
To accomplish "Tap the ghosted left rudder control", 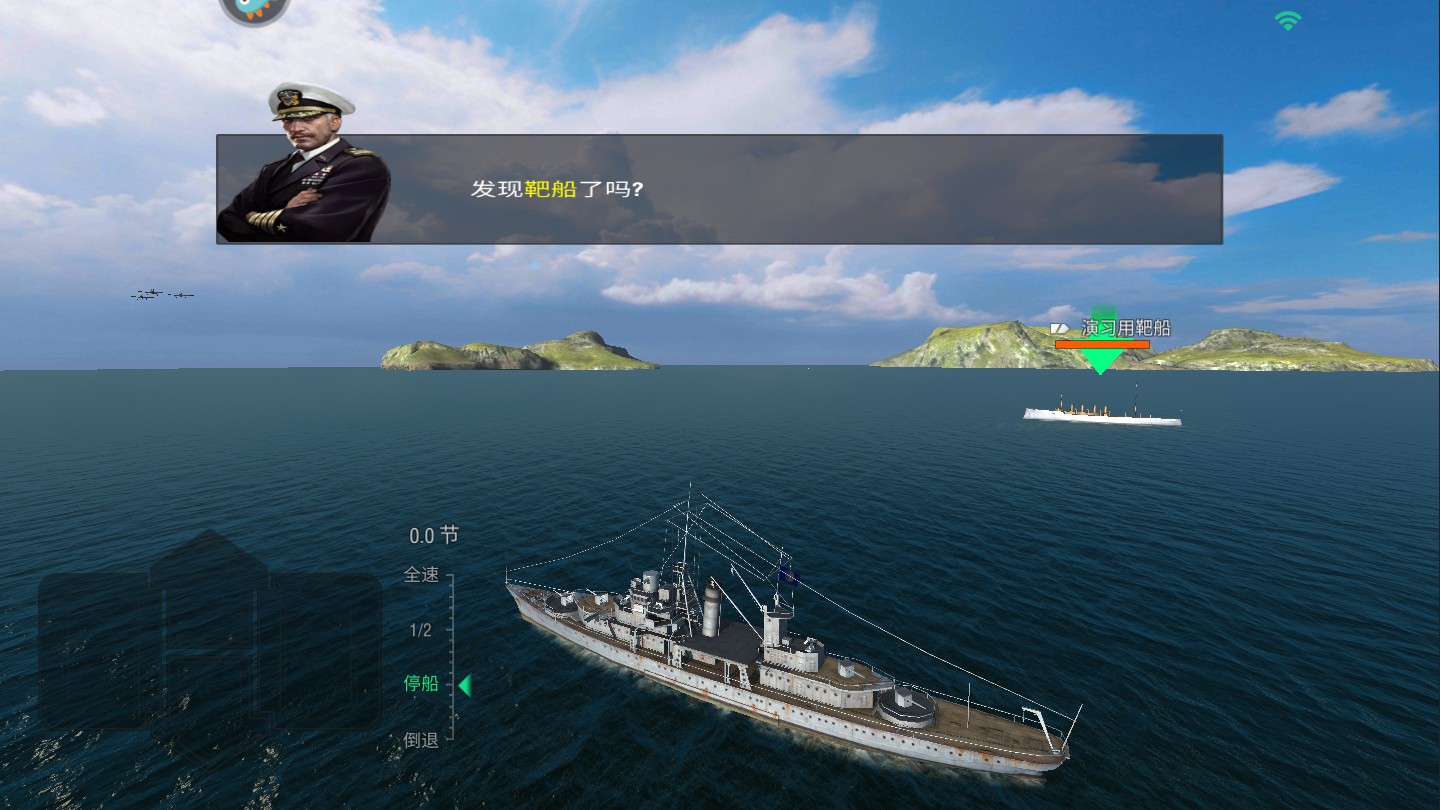I will [x=95, y=650].
